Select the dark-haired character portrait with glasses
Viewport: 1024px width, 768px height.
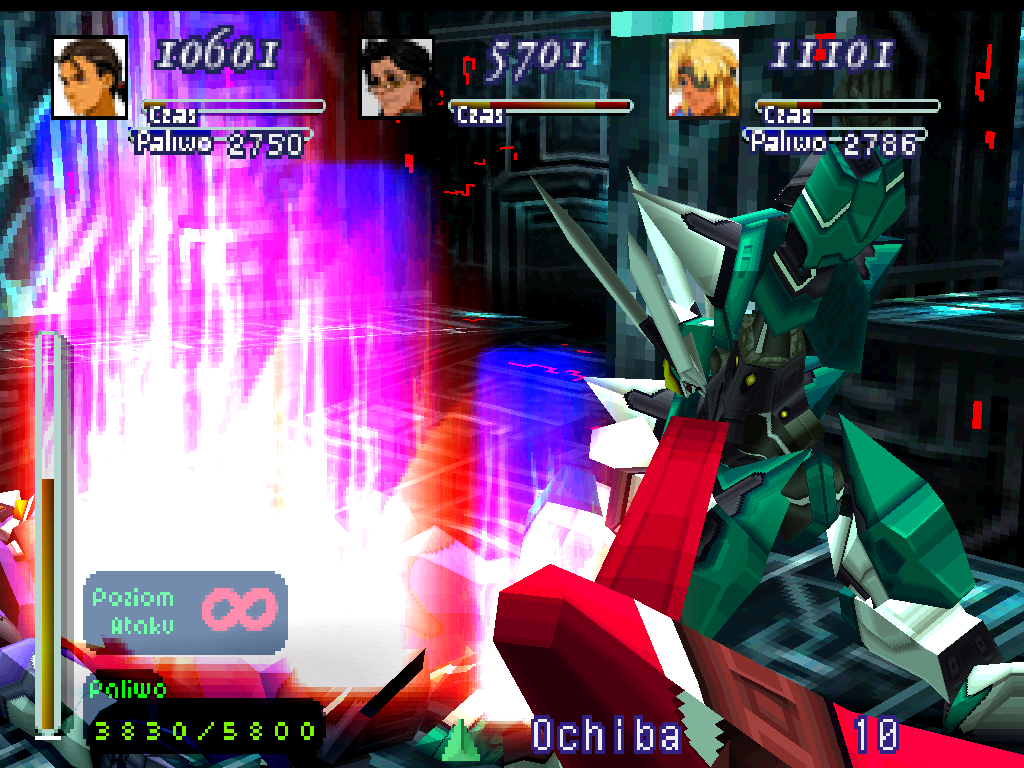(397, 77)
